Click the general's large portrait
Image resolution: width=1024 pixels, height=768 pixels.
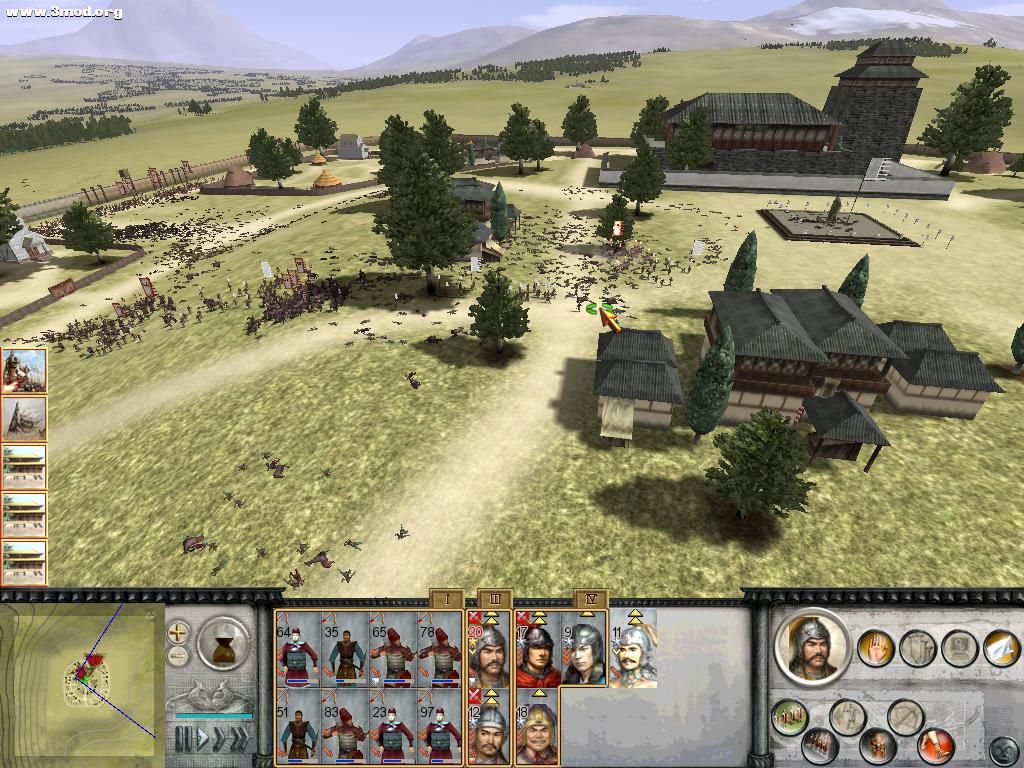pyautogui.click(x=811, y=646)
